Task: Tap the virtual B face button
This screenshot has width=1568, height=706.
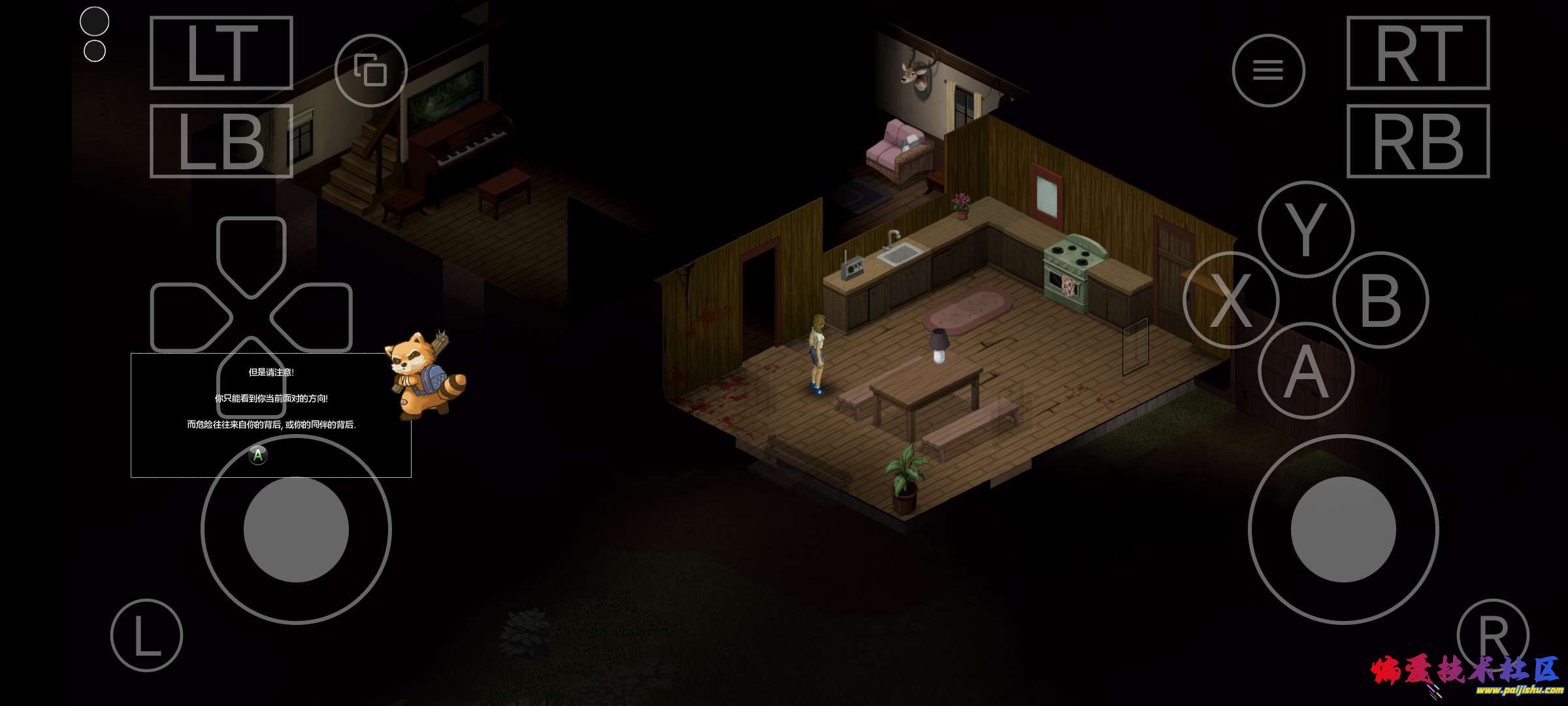Action: tap(1380, 300)
